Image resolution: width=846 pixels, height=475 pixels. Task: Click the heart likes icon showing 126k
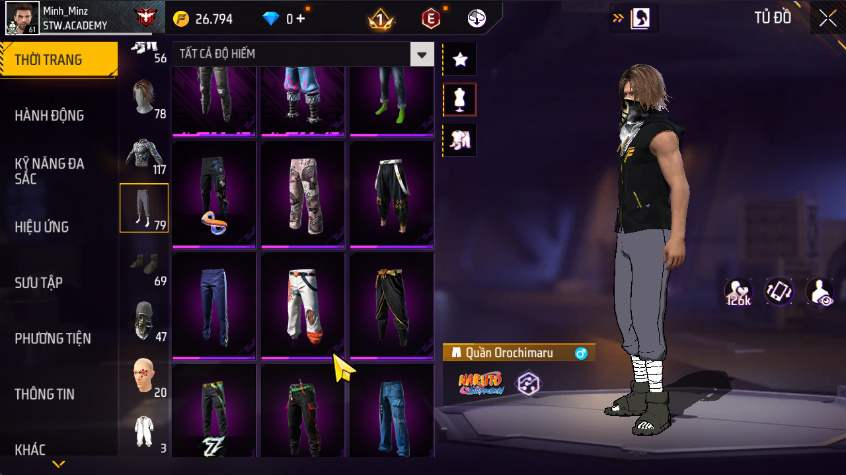739,291
